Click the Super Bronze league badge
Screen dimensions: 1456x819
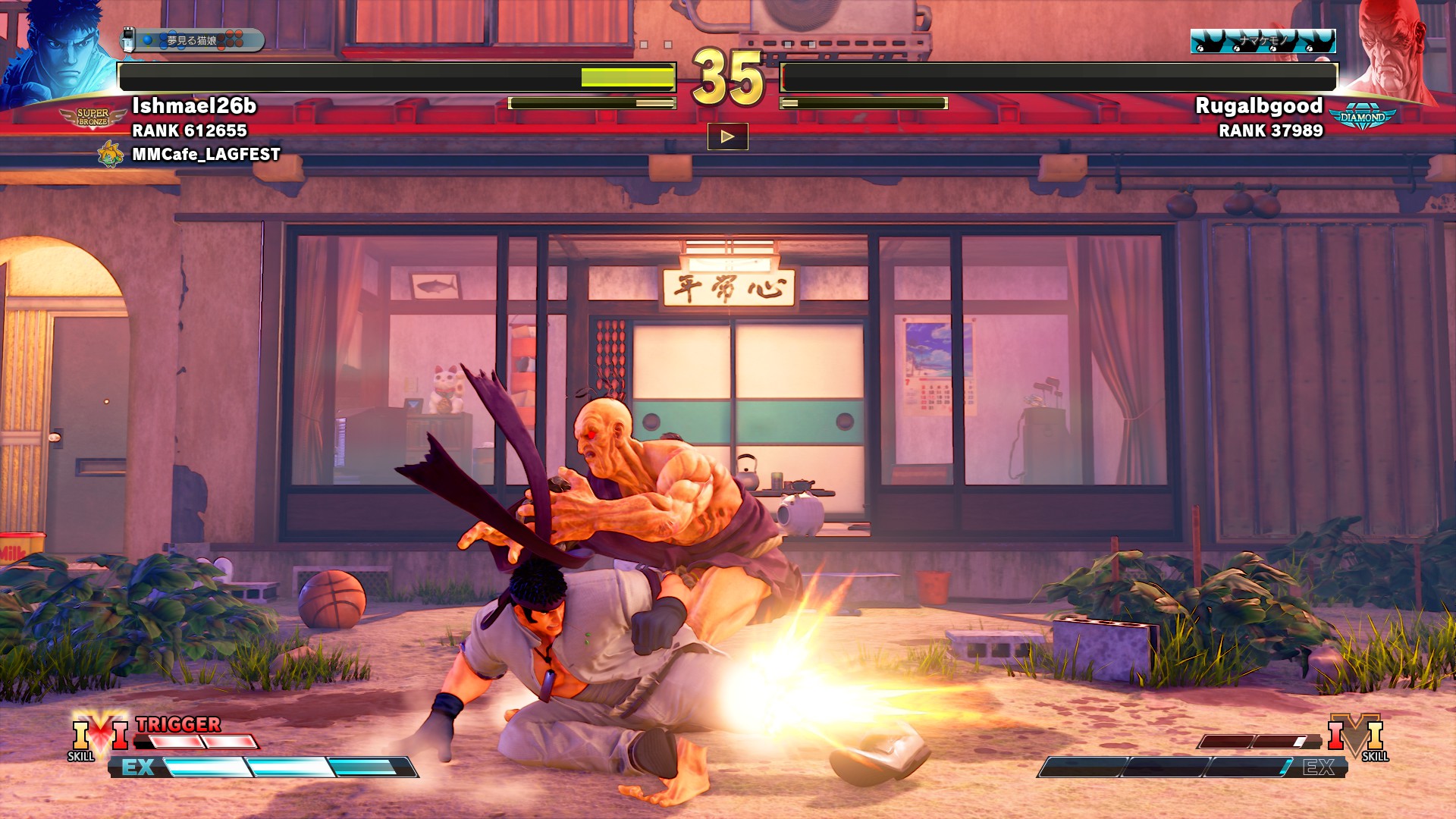(x=93, y=118)
